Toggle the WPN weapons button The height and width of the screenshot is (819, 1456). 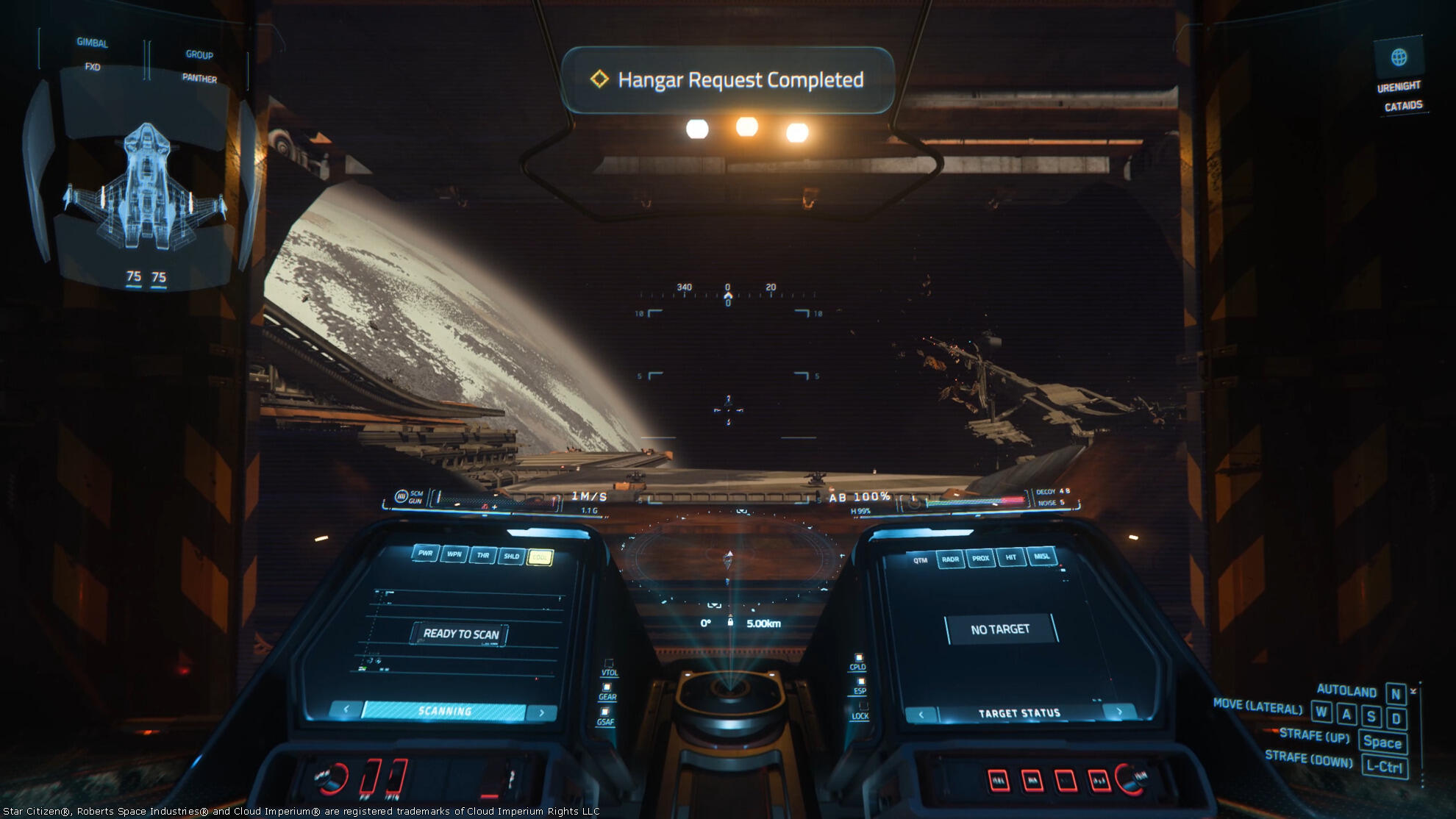pyautogui.click(x=454, y=554)
